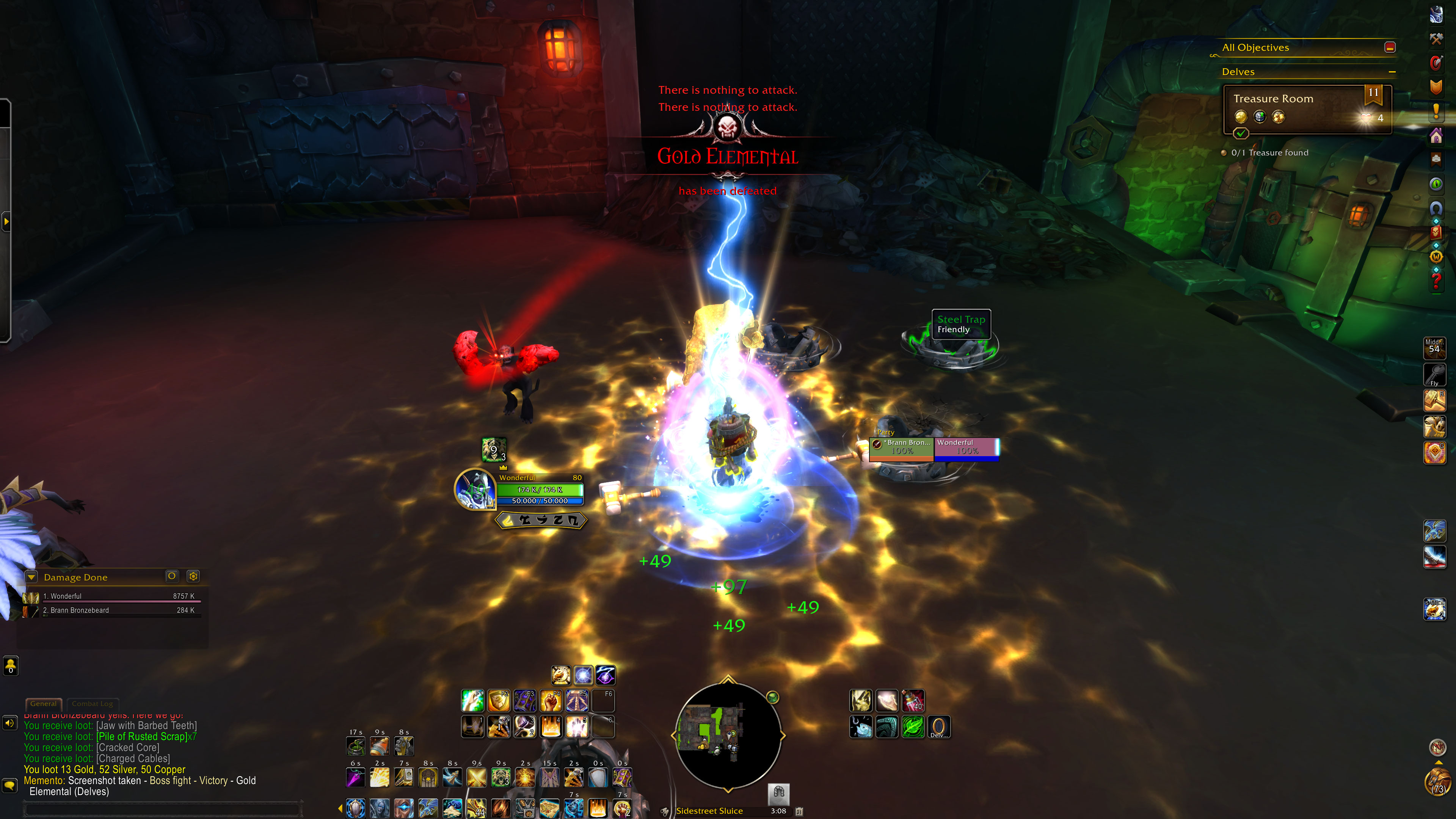Click the minimap

pos(728,735)
